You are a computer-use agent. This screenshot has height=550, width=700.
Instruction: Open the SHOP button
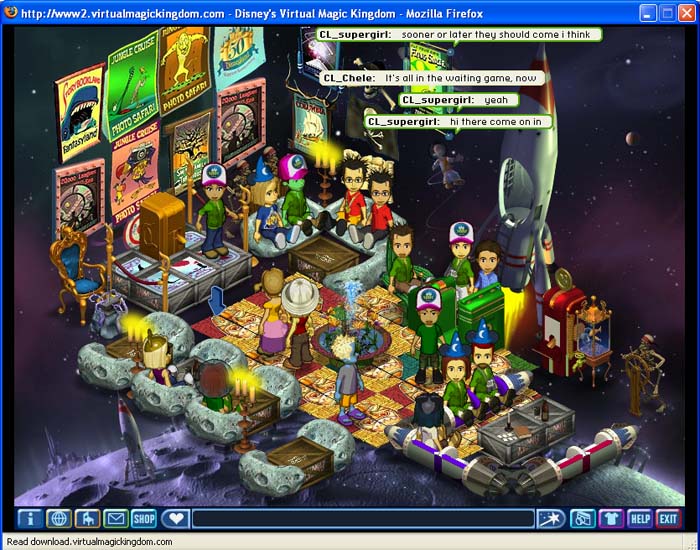(x=145, y=518)
